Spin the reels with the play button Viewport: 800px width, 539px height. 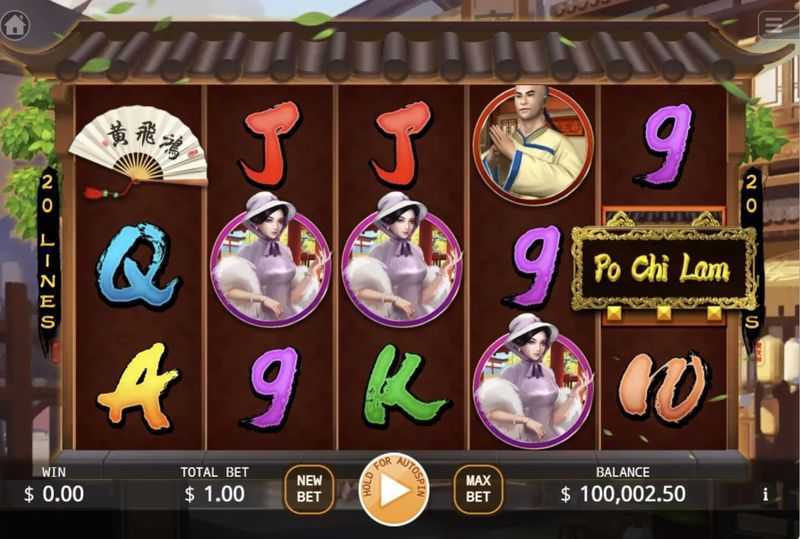click(x=393, y=489)
